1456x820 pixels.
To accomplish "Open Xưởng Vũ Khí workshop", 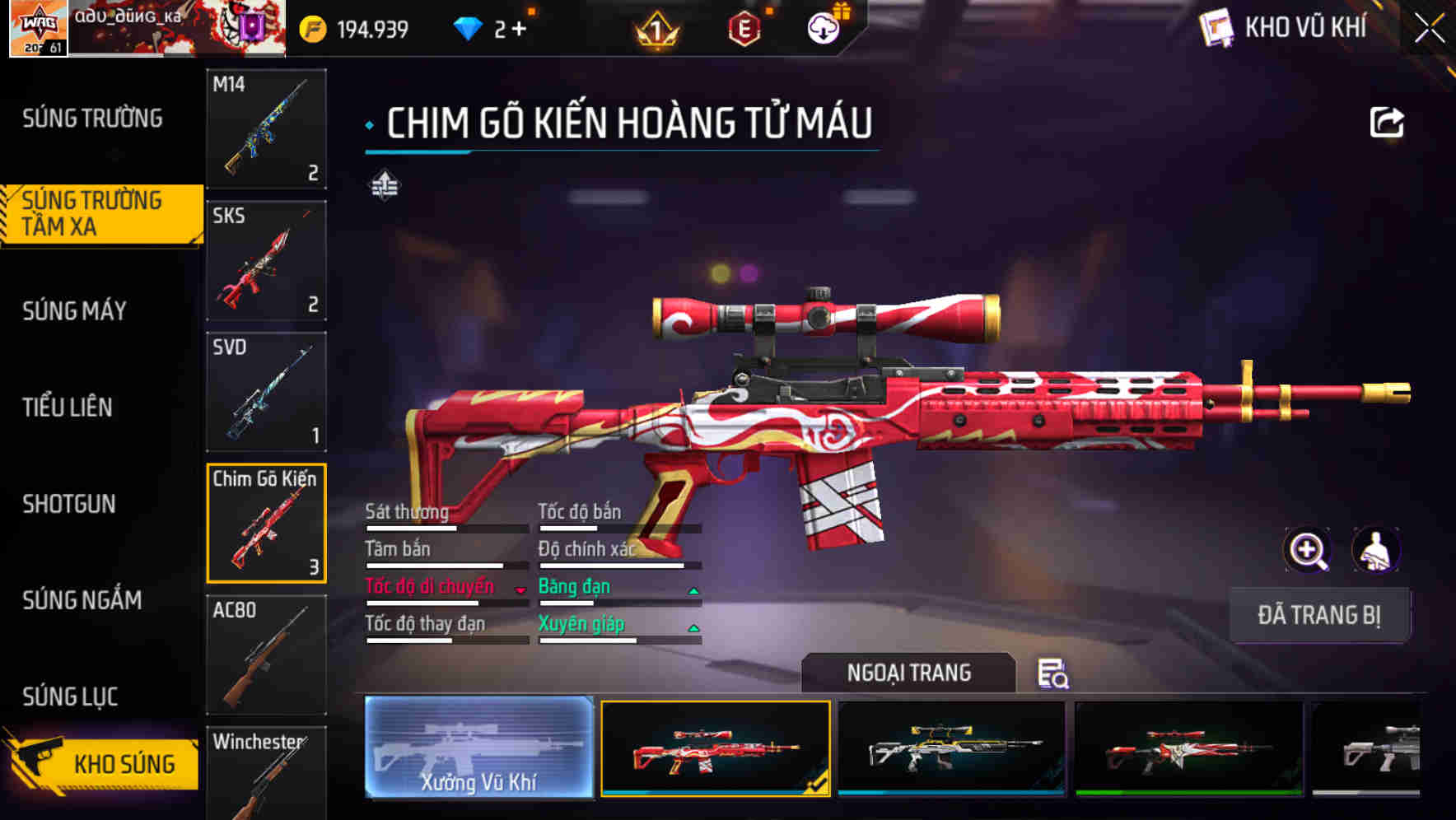I will click(476, 751).
